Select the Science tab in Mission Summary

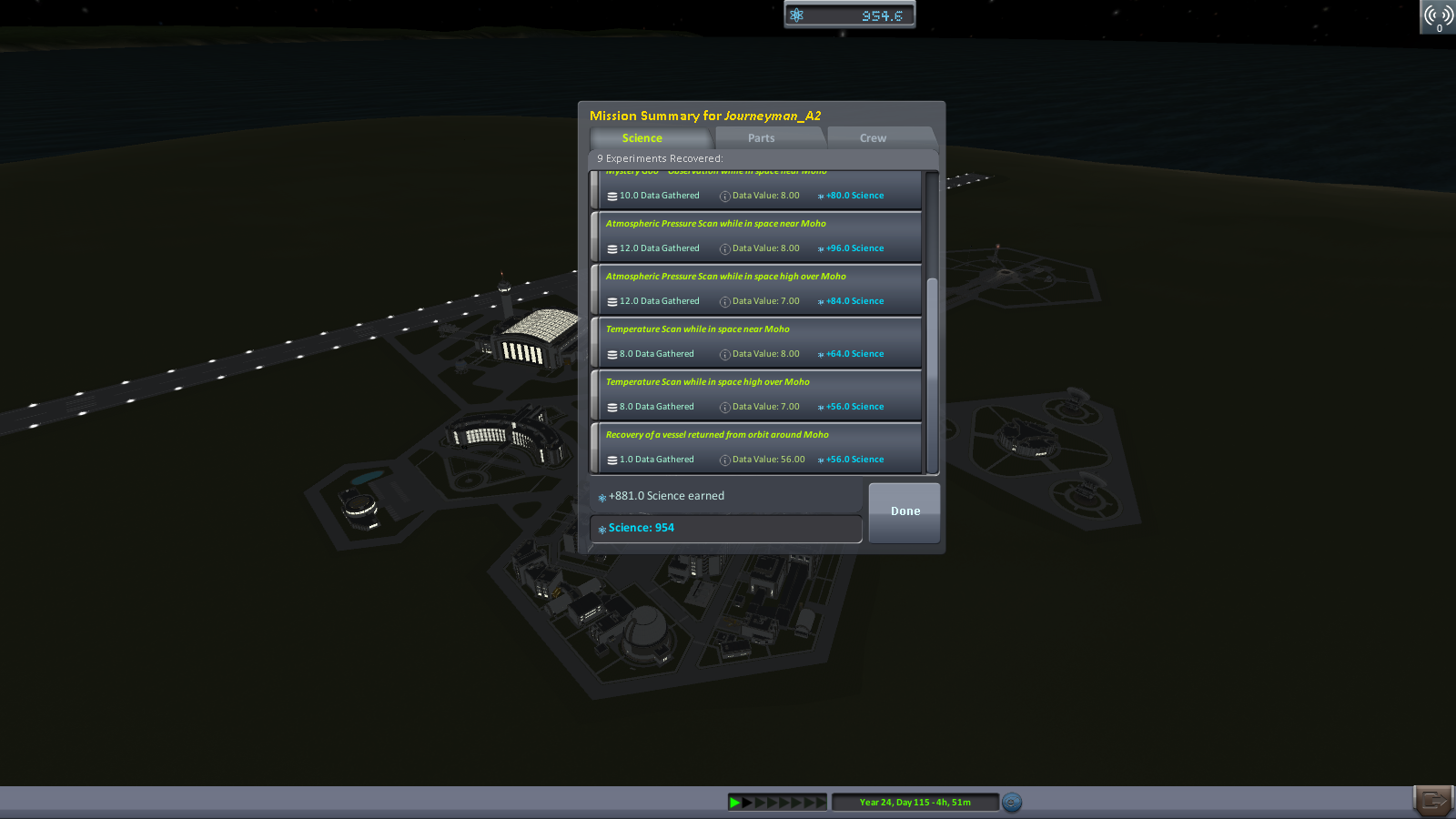(x=642, y=137)
